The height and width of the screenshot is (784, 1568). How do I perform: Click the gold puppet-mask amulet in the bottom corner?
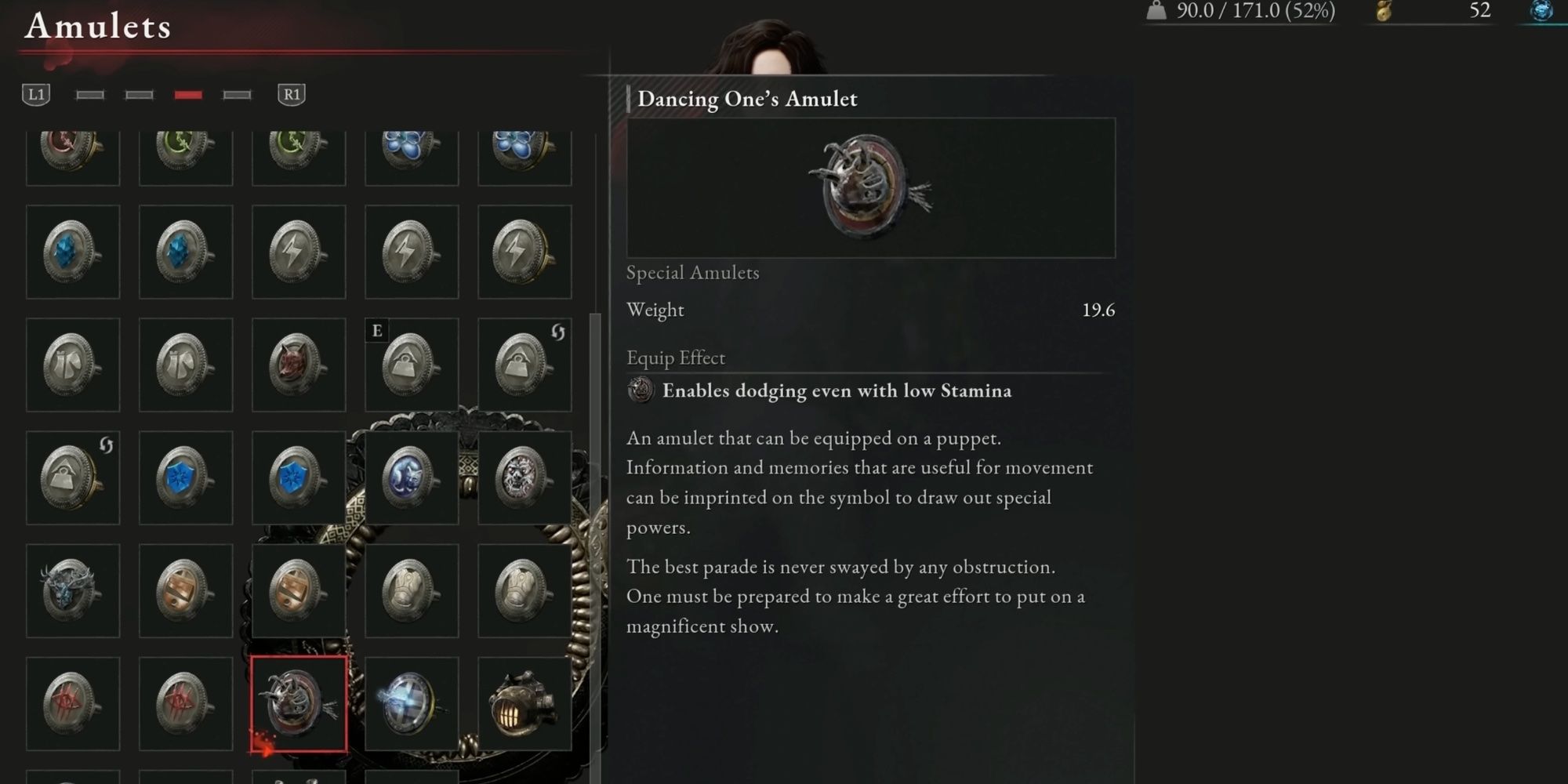tap(524, 702)
